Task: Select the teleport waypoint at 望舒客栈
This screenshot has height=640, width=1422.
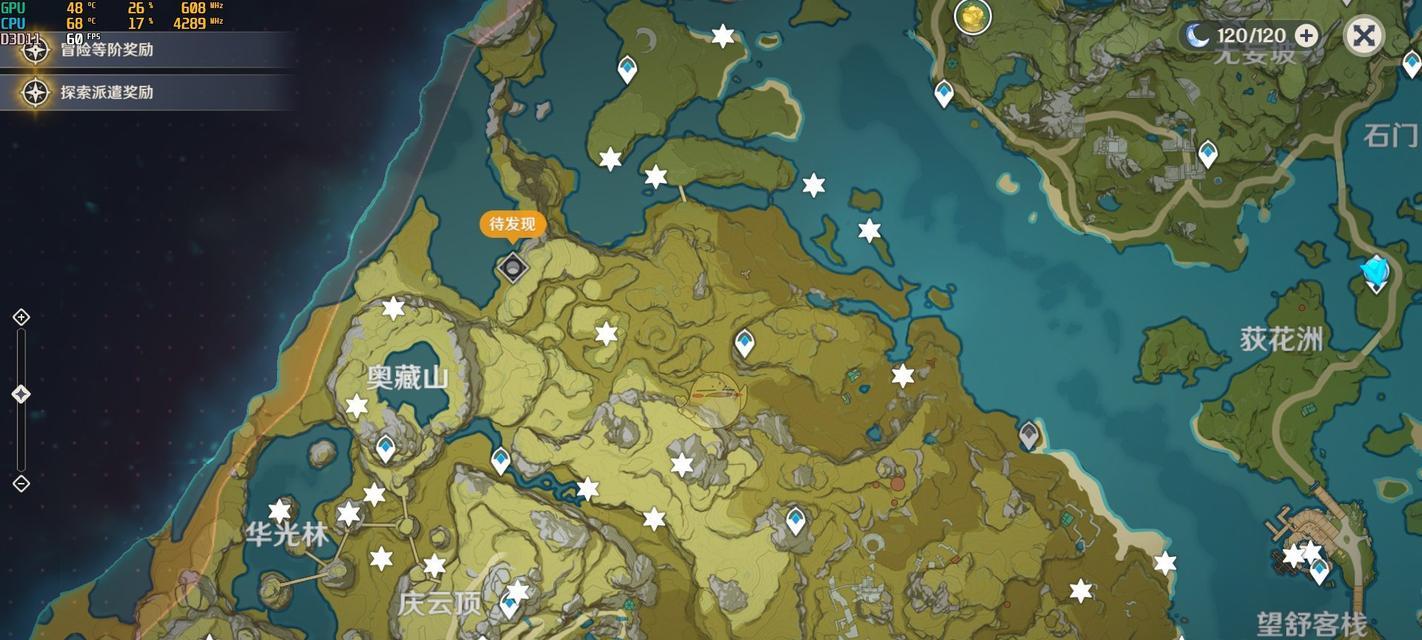Action: click(x=1320, y=570)
